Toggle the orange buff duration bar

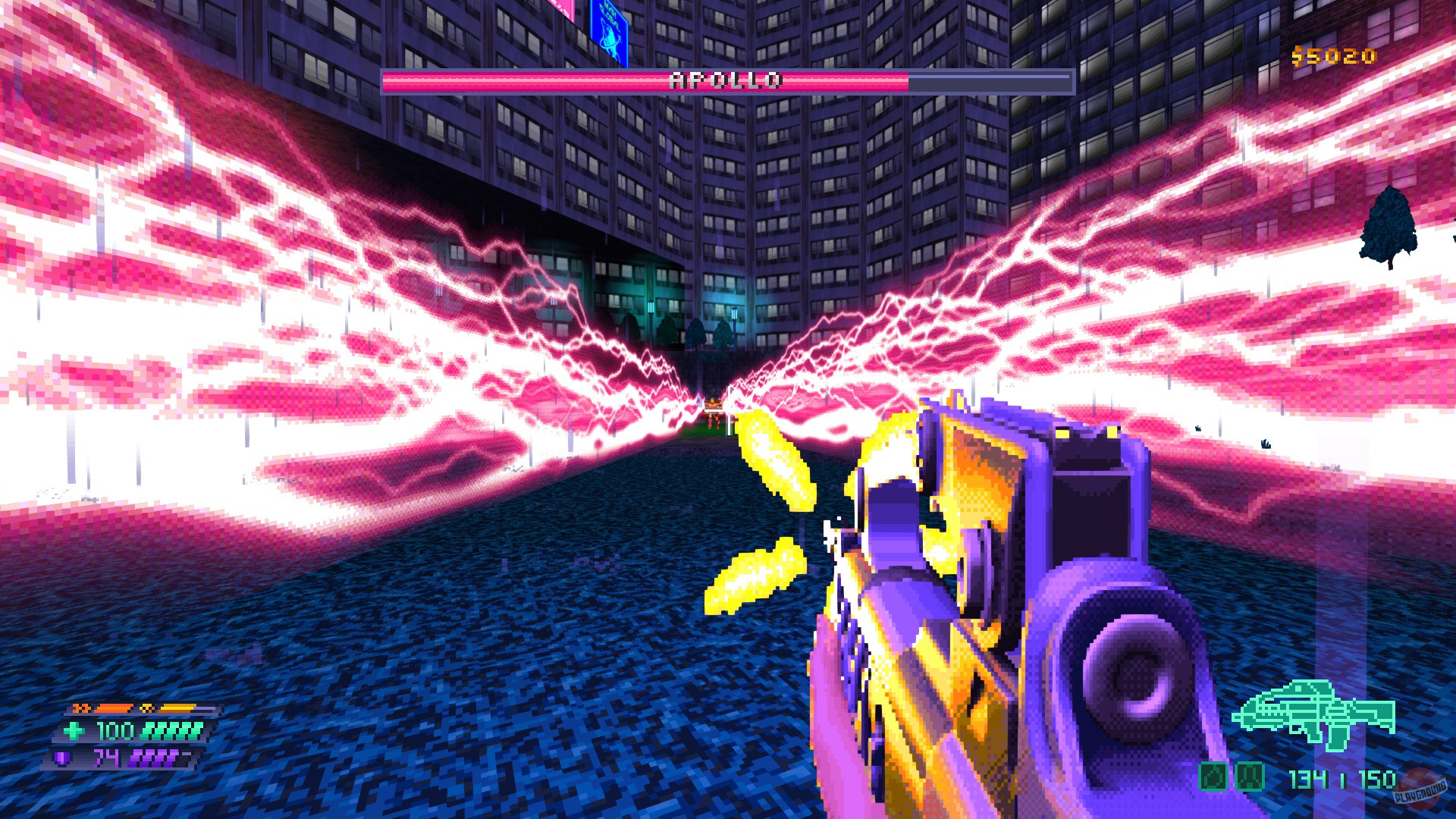[111, 709]
